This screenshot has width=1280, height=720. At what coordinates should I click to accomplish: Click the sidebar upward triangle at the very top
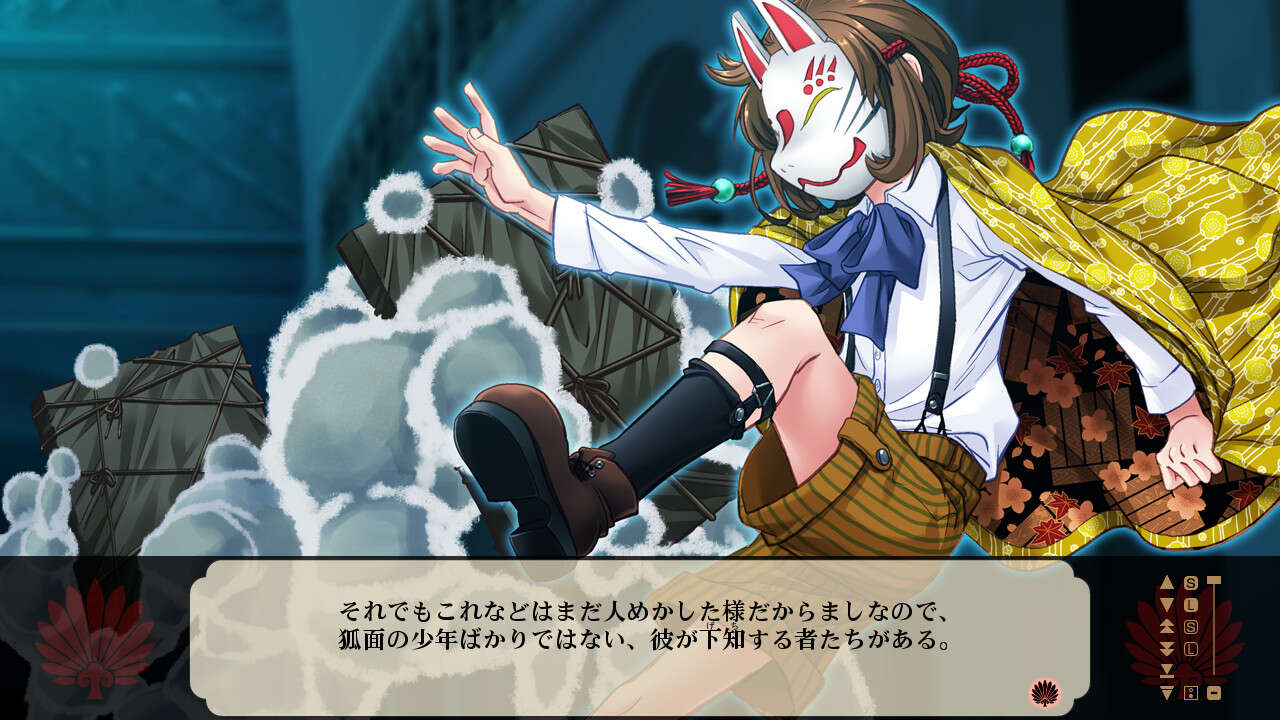(x=1167, y=581)
